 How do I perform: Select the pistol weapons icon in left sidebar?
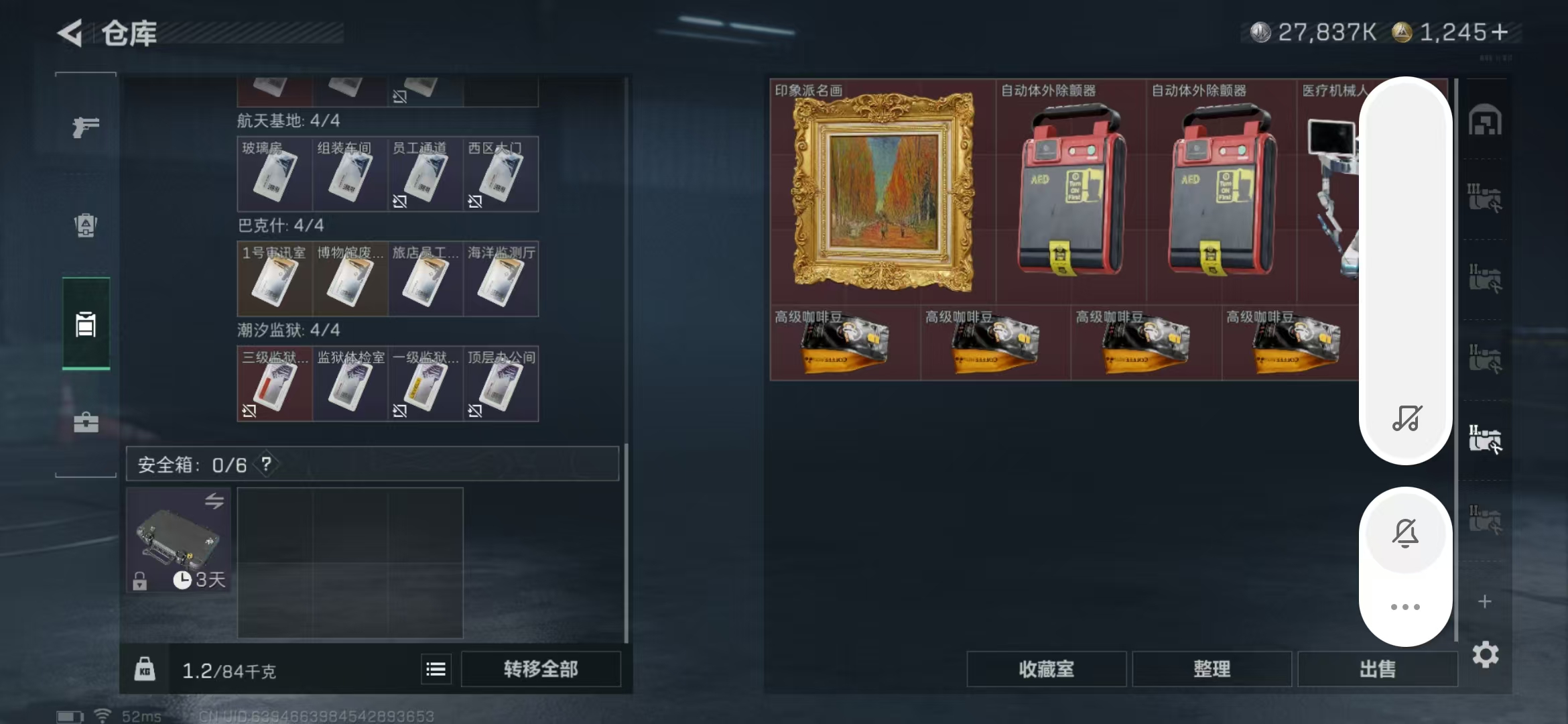tap(85, 126)
